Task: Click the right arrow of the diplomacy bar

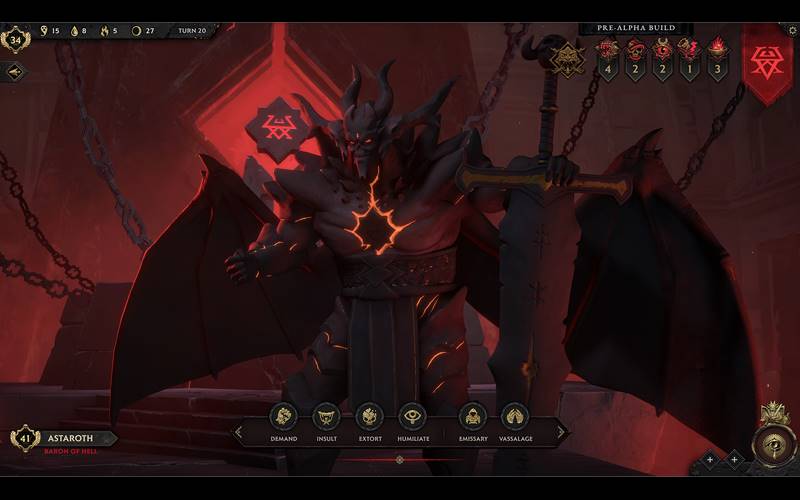Action: 561,432
